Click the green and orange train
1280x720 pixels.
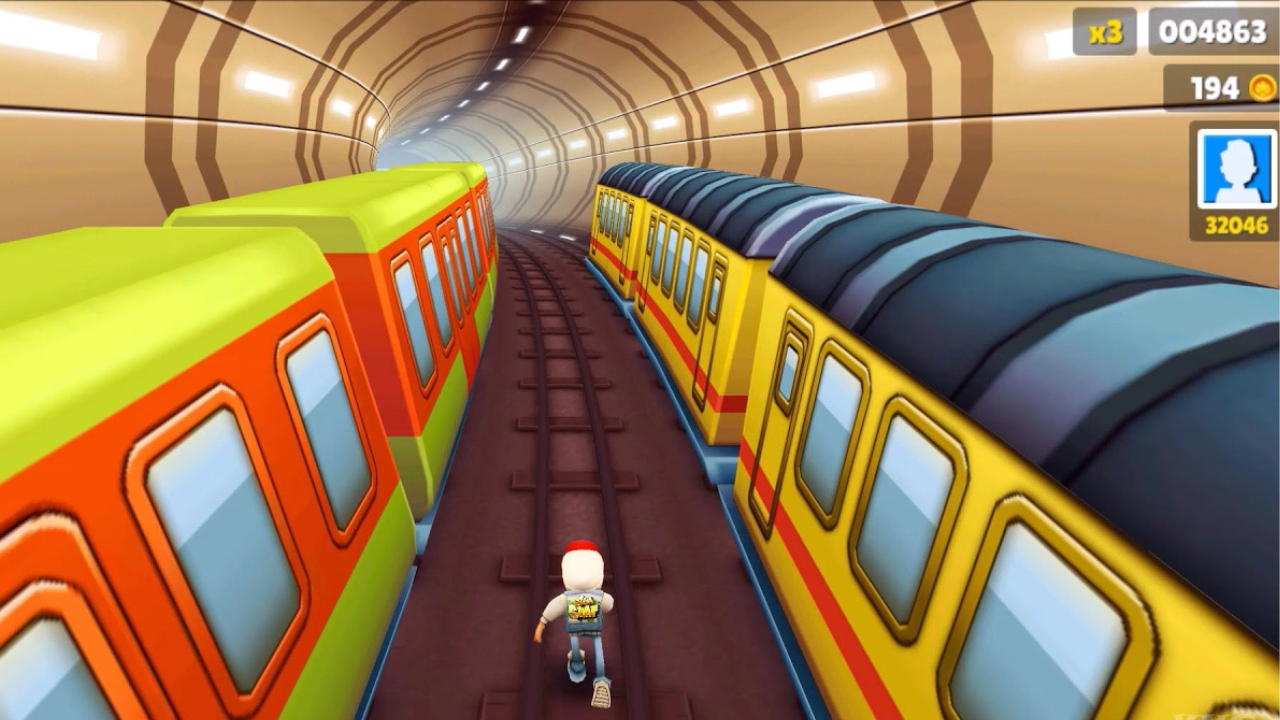(x=250, y=400)
